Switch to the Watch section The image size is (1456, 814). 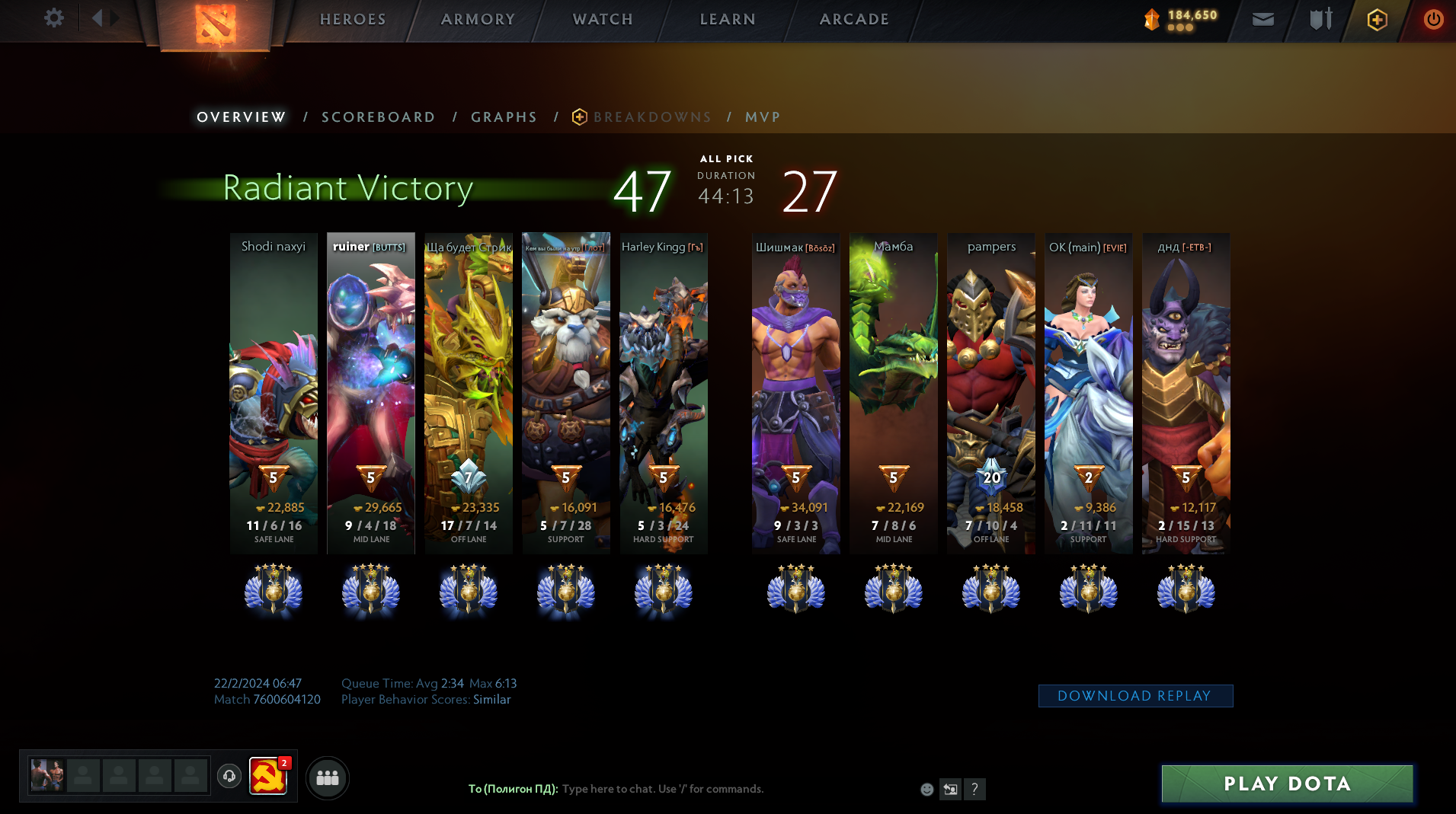[603, 19]
